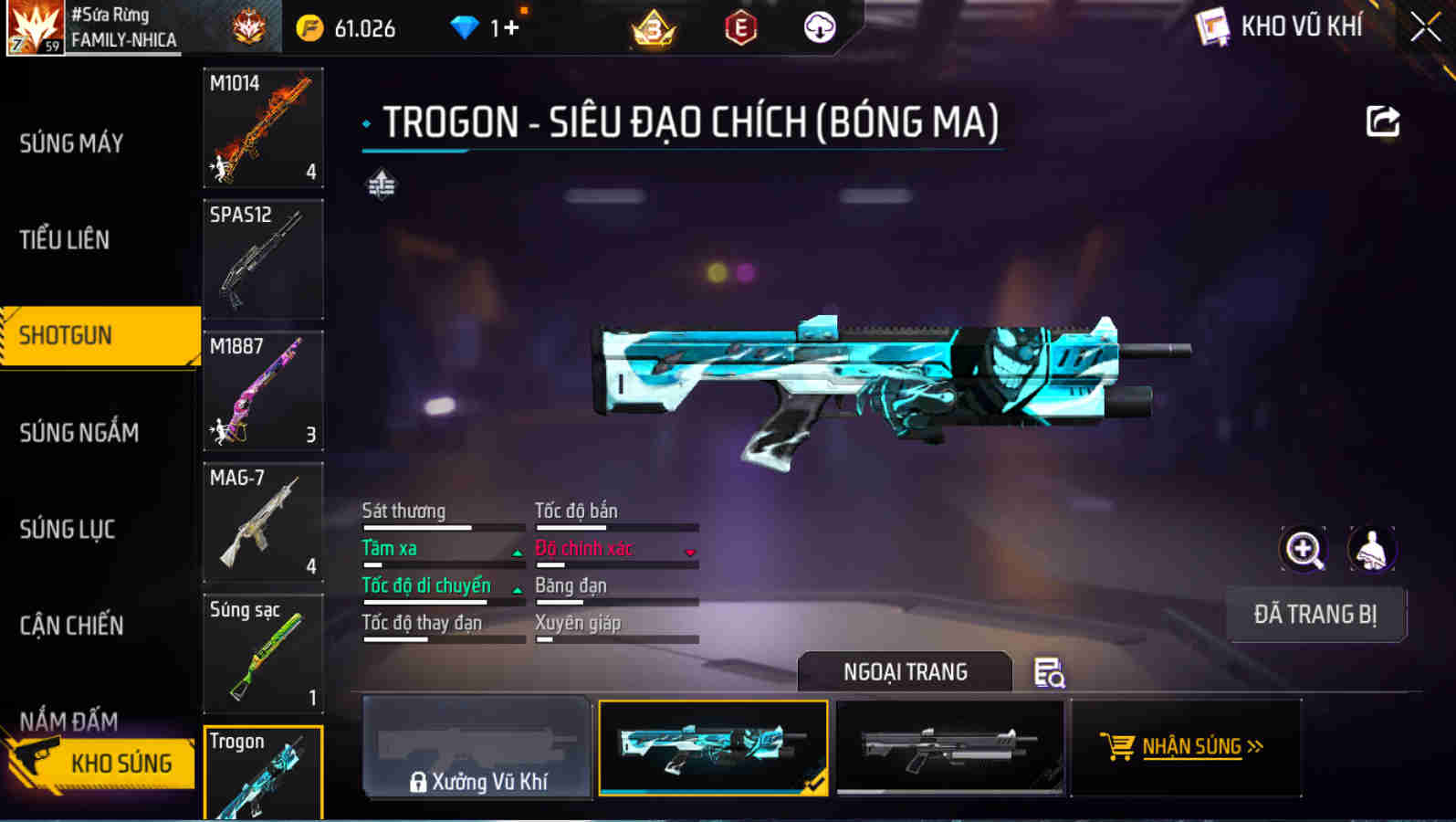Close the weapon armory screen
This screenshot has height=822, width=1456.
[1425, 27]
